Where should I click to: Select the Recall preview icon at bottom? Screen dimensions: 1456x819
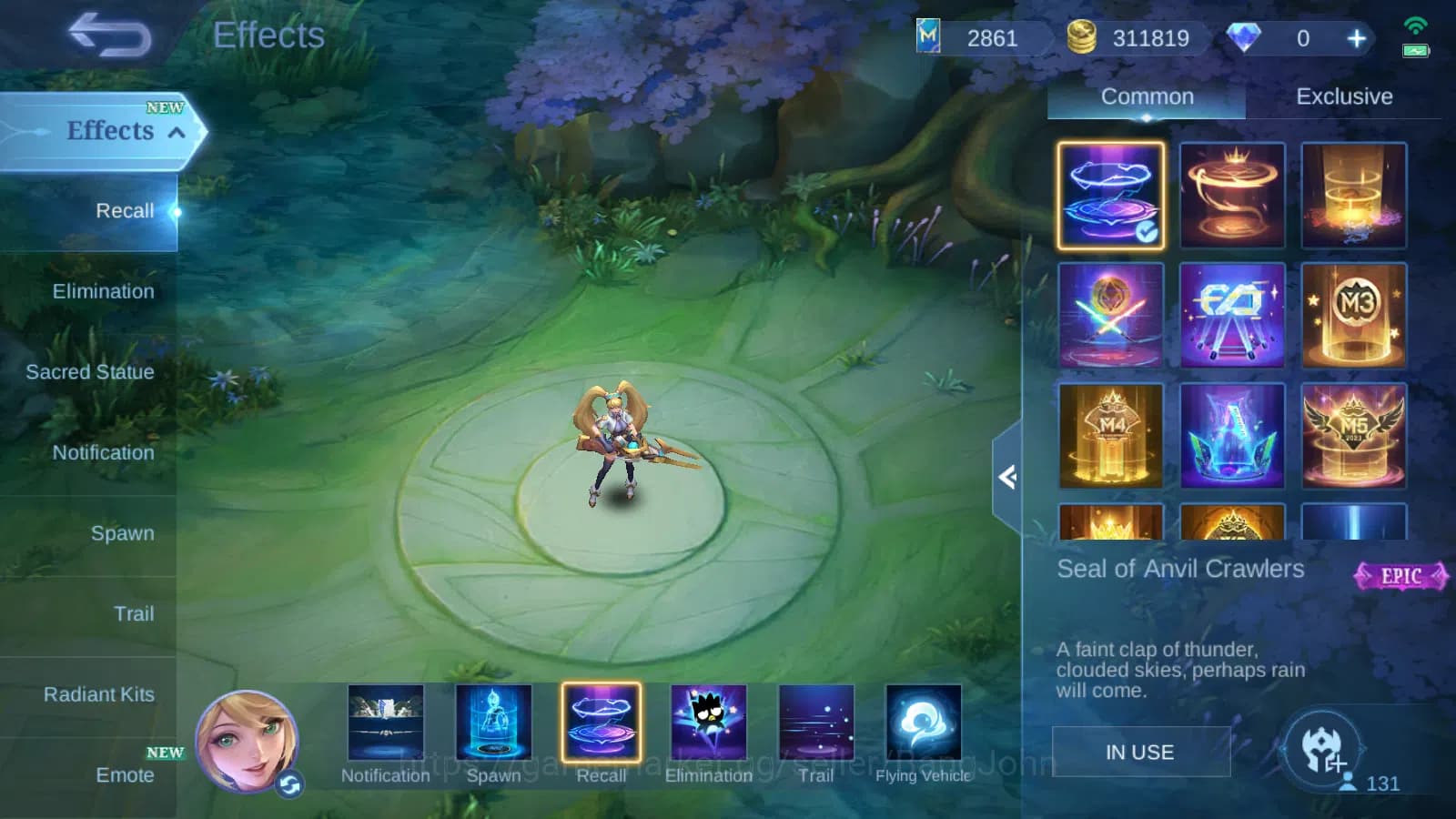coord(602,723)
